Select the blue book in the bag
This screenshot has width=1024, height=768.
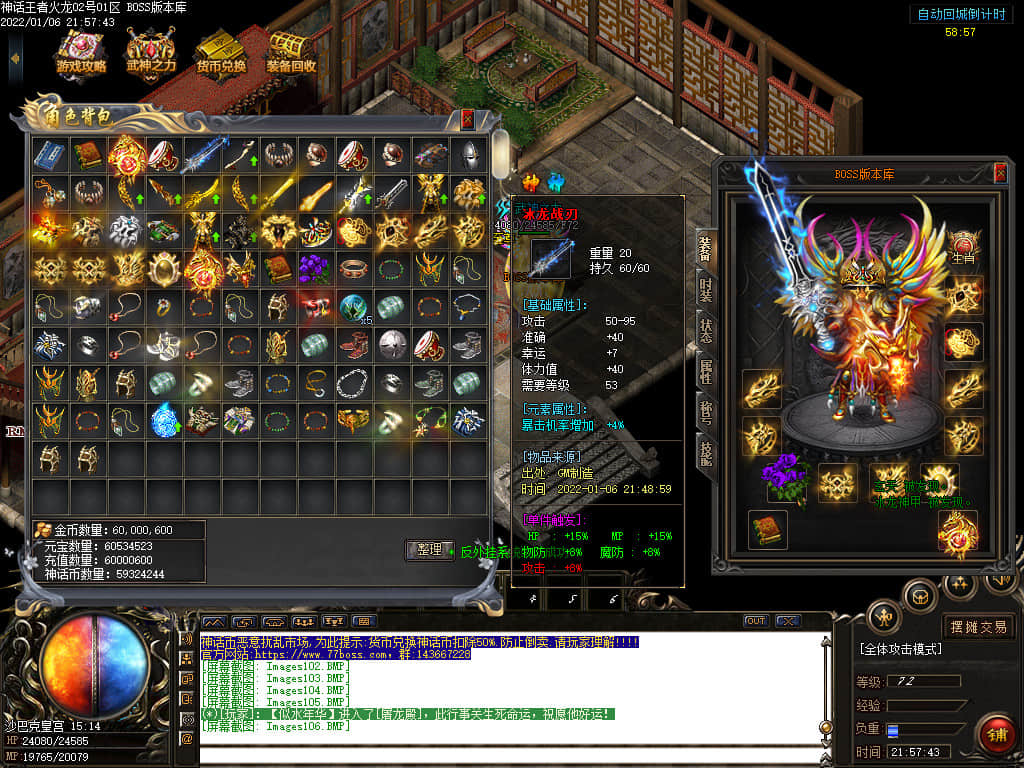tap(50, 154)
